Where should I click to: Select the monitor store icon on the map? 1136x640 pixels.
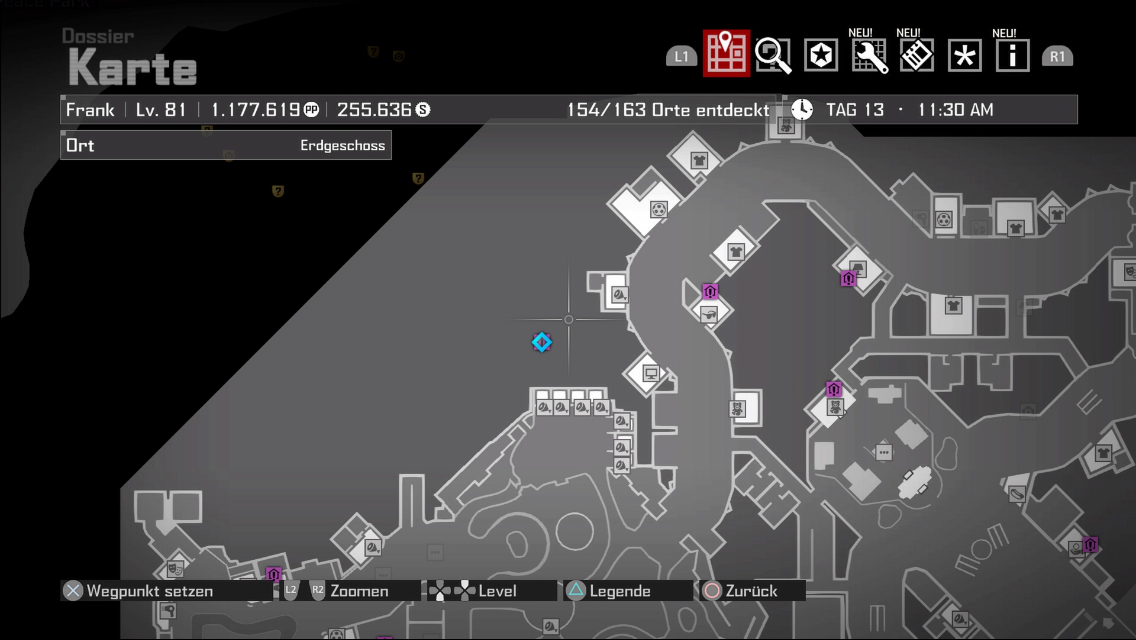[x=651, y=374]
